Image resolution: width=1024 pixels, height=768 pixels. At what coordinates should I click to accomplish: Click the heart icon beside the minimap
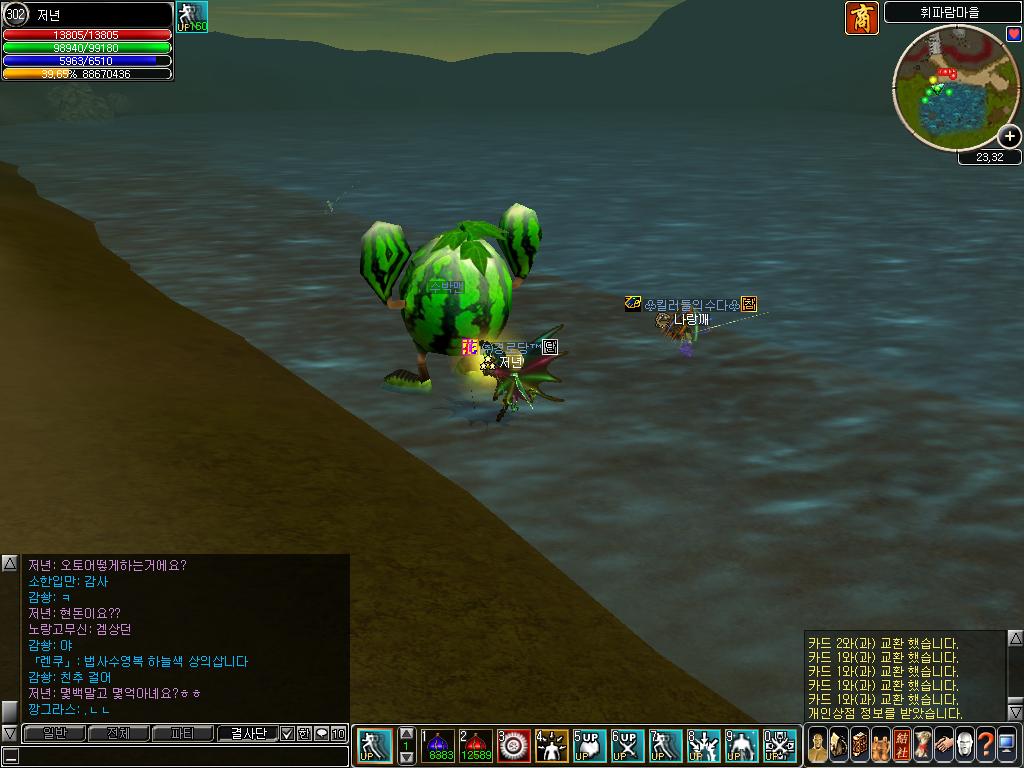click(x=1013, y=33)
